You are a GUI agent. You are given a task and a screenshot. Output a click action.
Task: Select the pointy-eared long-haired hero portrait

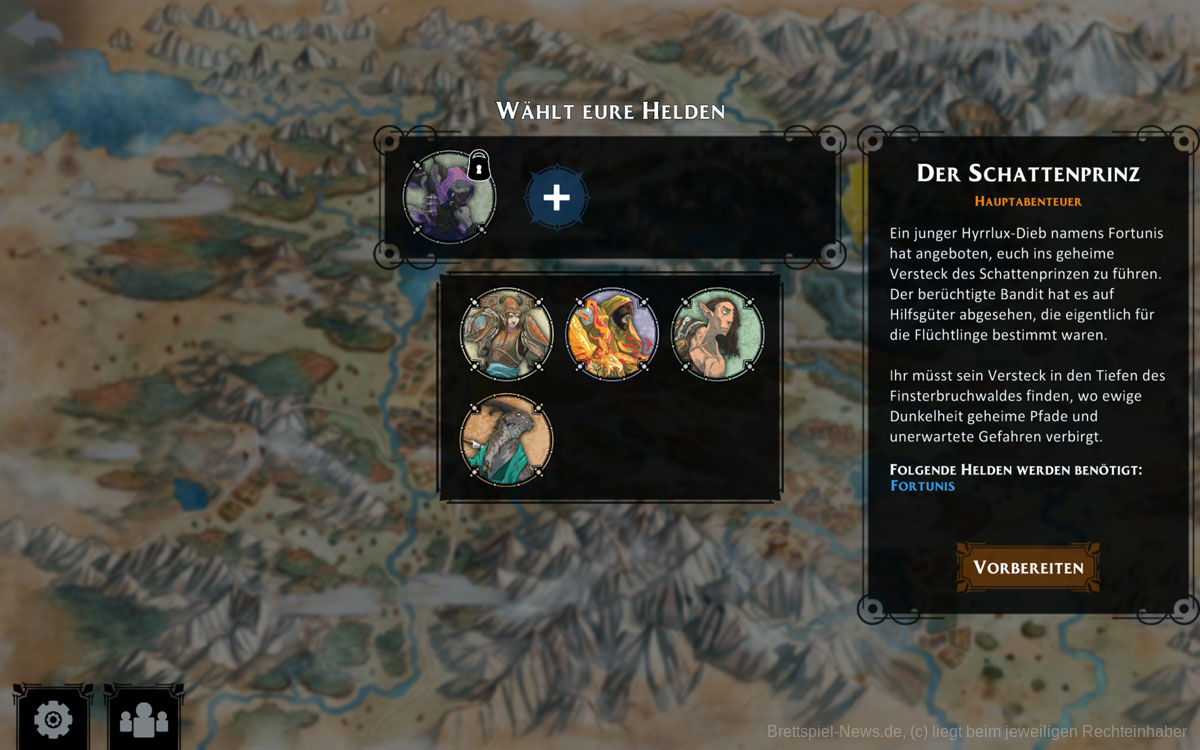[717, 334]
